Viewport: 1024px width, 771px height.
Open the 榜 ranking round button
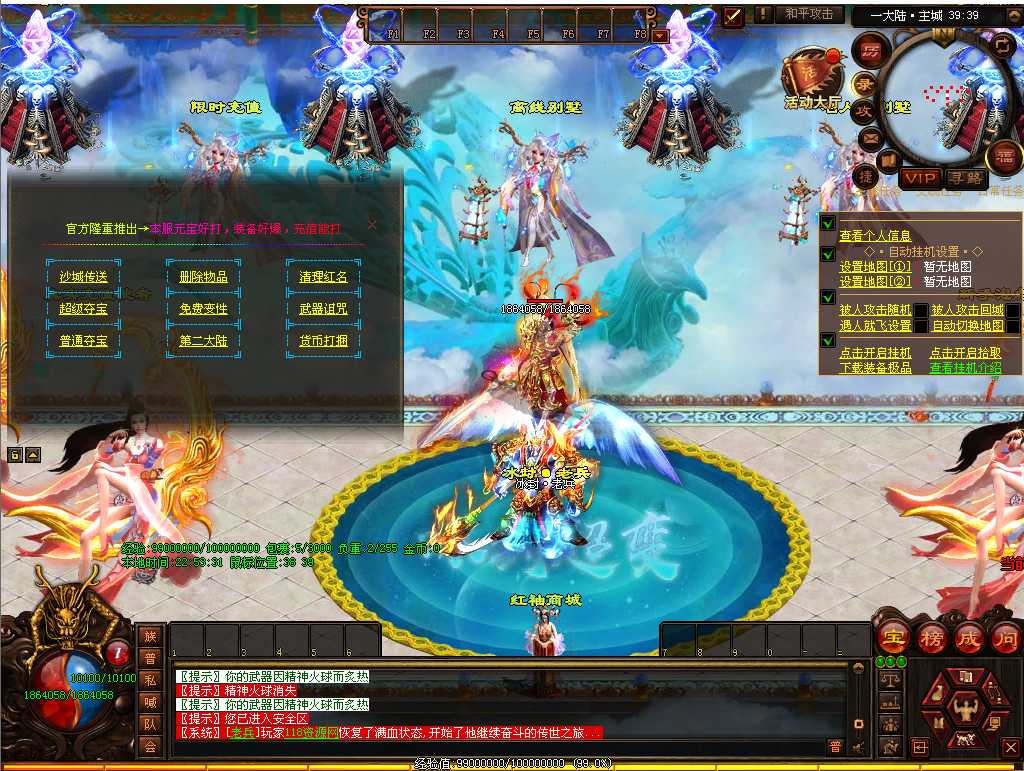coord(931,637)
